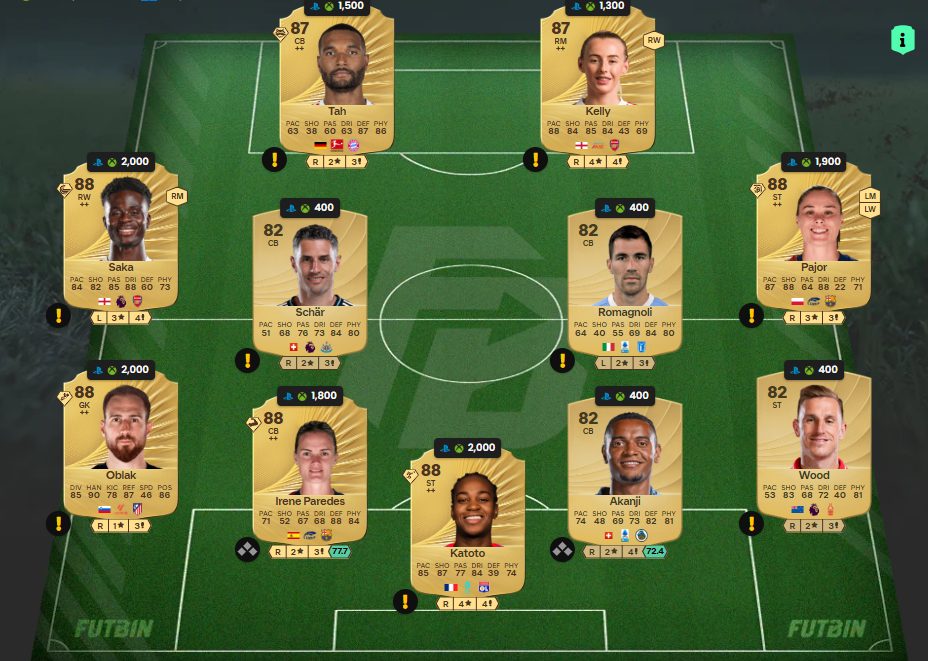The image size is (928, 661).
Task: Click the Irene Paredes player card
Action: coord(310,475)
